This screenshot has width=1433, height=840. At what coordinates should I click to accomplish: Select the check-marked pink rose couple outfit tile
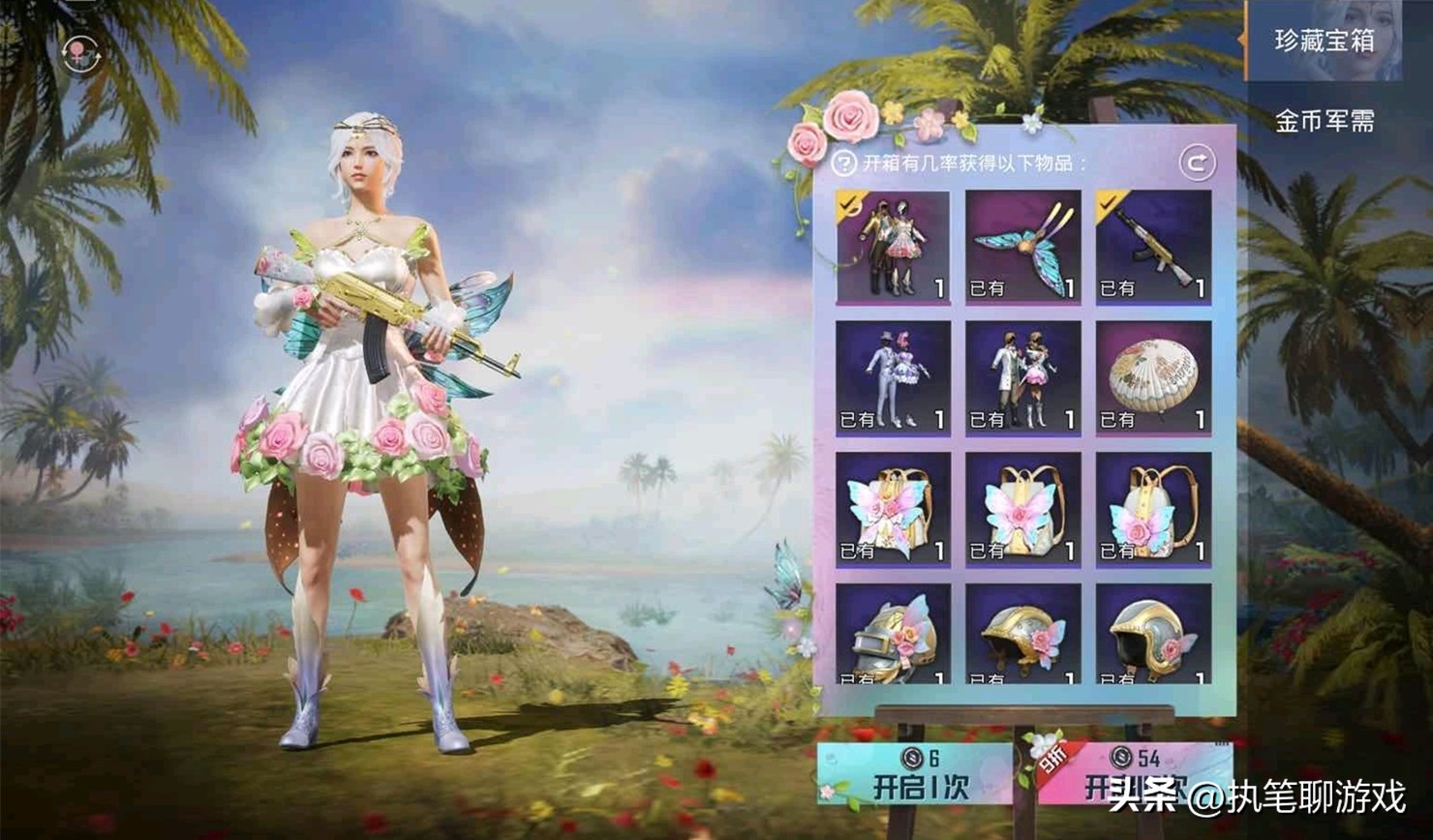(893, 247)
